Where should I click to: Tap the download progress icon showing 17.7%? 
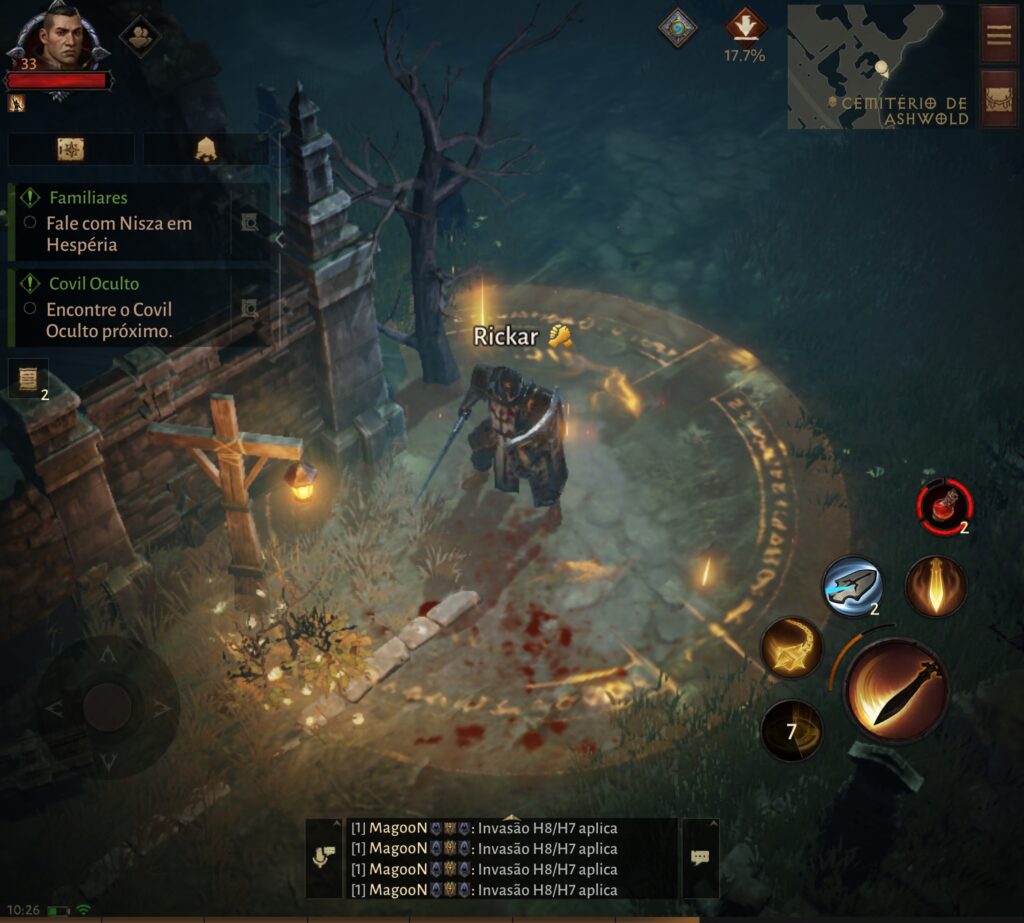(745, 26)
